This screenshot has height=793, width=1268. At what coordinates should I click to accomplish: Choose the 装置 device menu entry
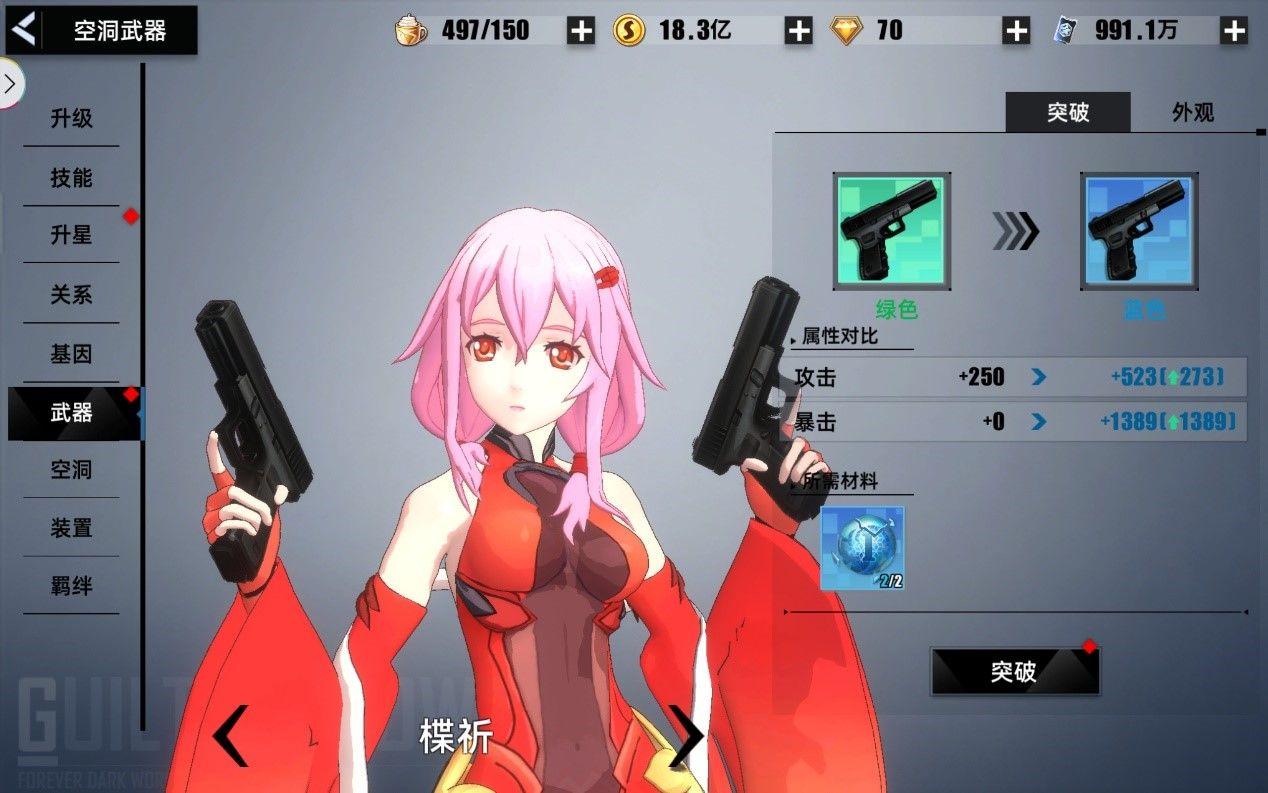coord(71,527)
